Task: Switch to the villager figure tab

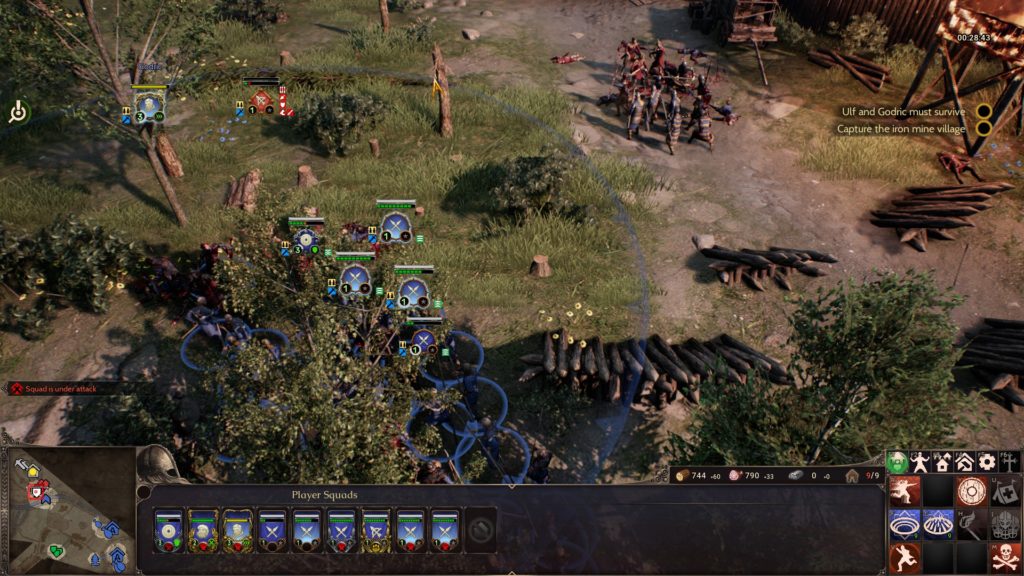Action: pos(920,462)
